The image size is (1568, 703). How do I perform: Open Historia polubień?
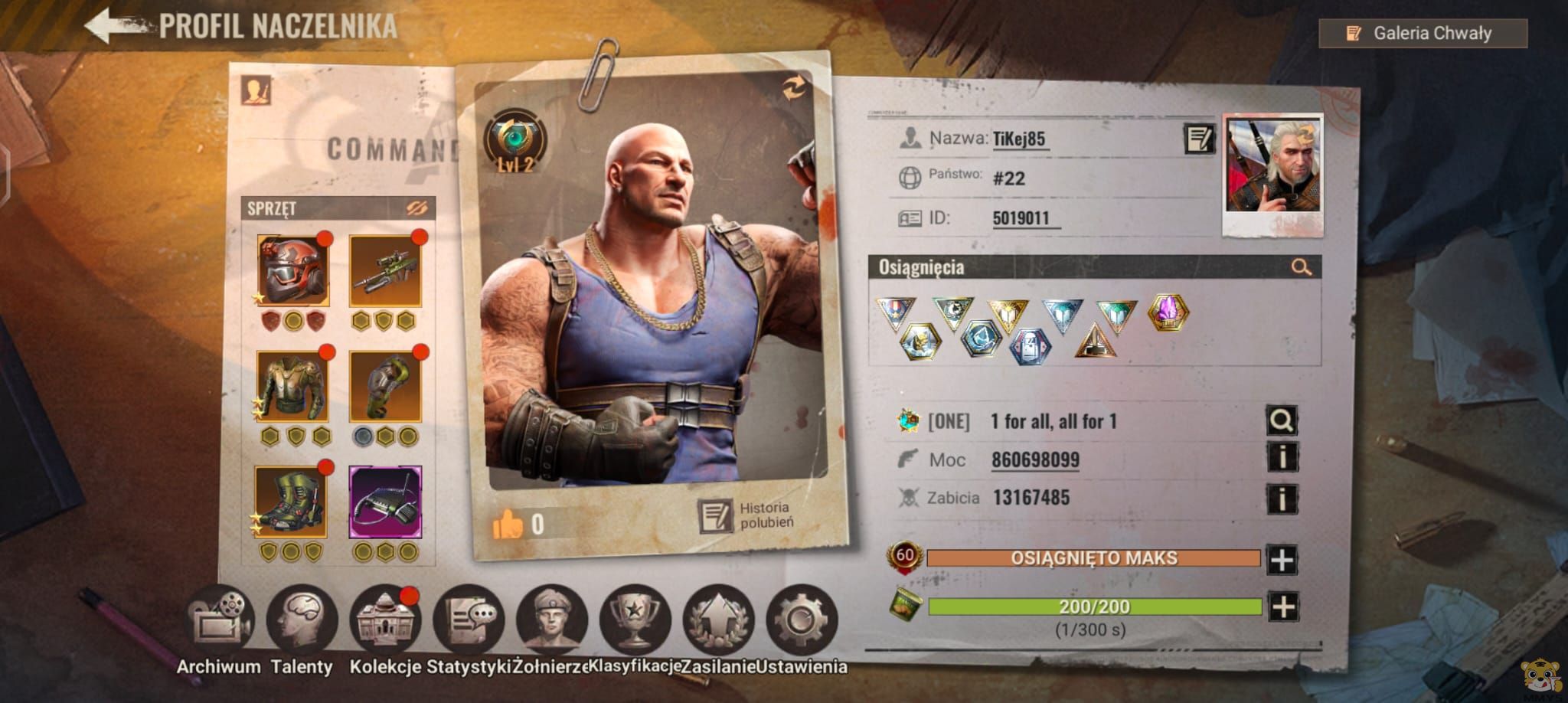(746, 515)
